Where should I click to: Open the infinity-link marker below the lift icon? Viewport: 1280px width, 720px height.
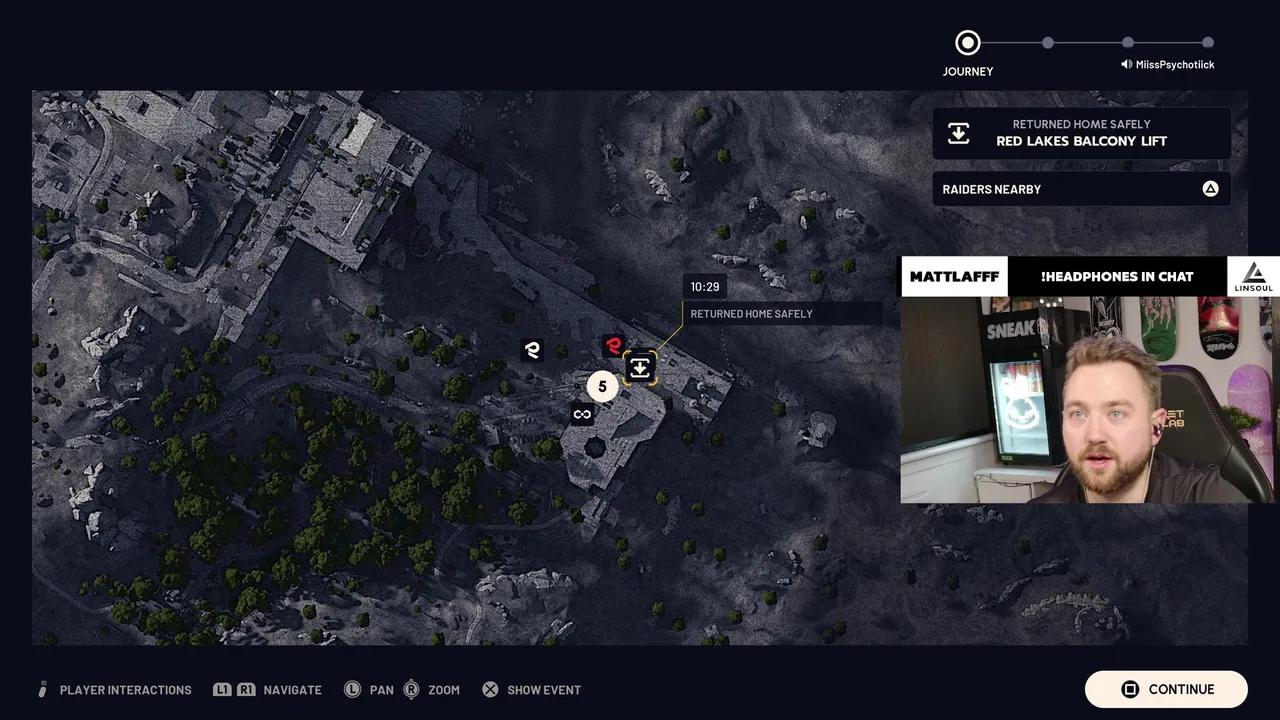[x=582, y=413]
